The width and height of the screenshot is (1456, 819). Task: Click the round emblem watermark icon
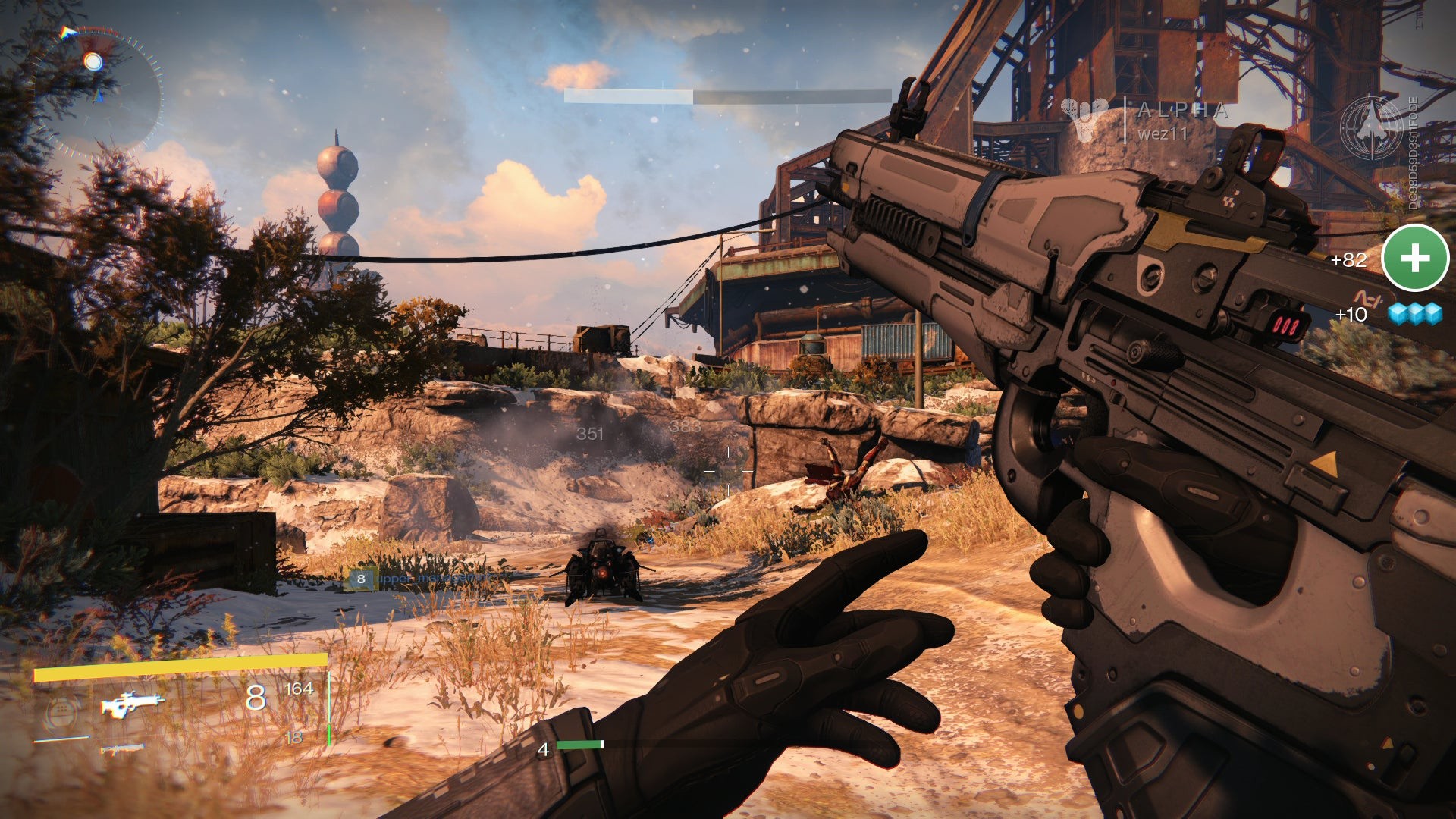tap(1371, 127)
